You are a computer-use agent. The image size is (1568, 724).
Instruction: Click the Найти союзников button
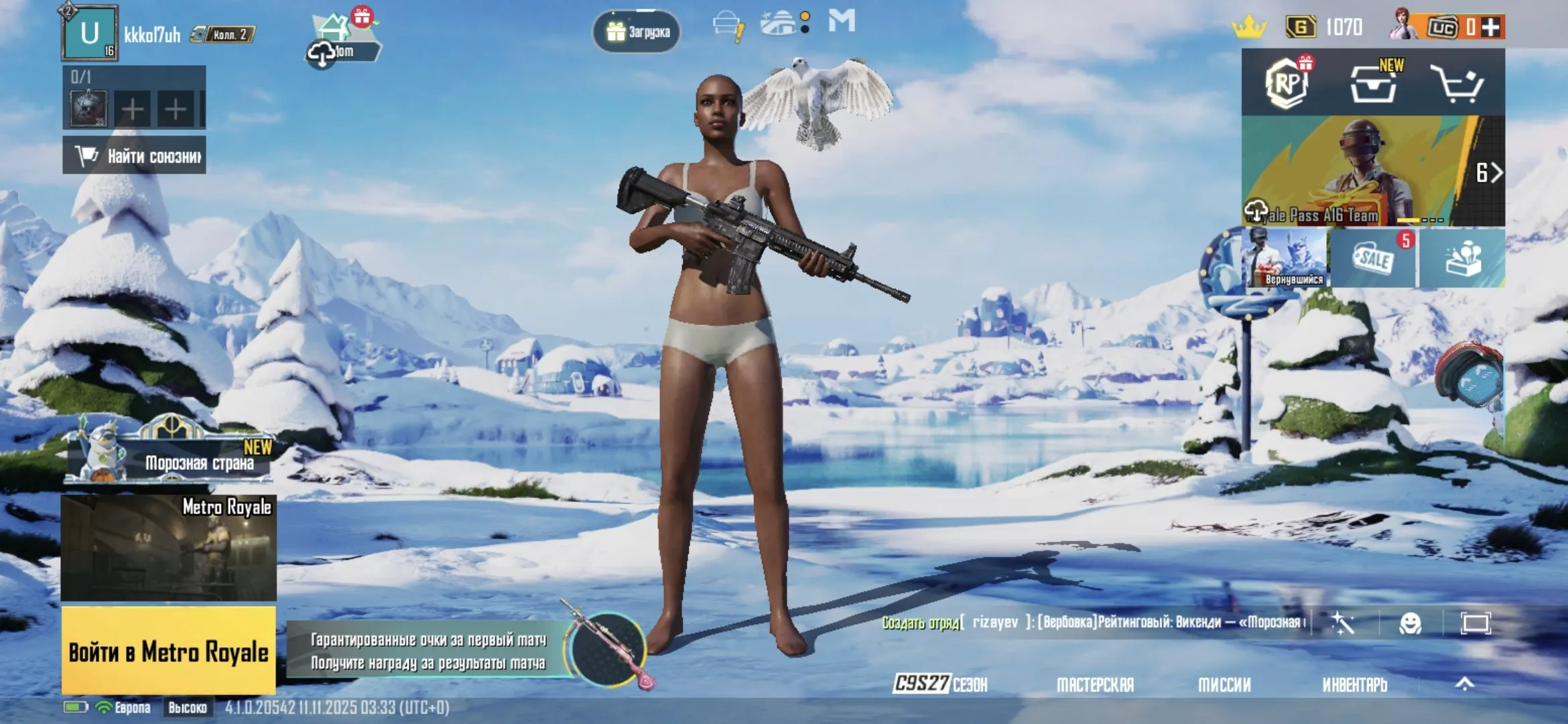pos(135,156)
